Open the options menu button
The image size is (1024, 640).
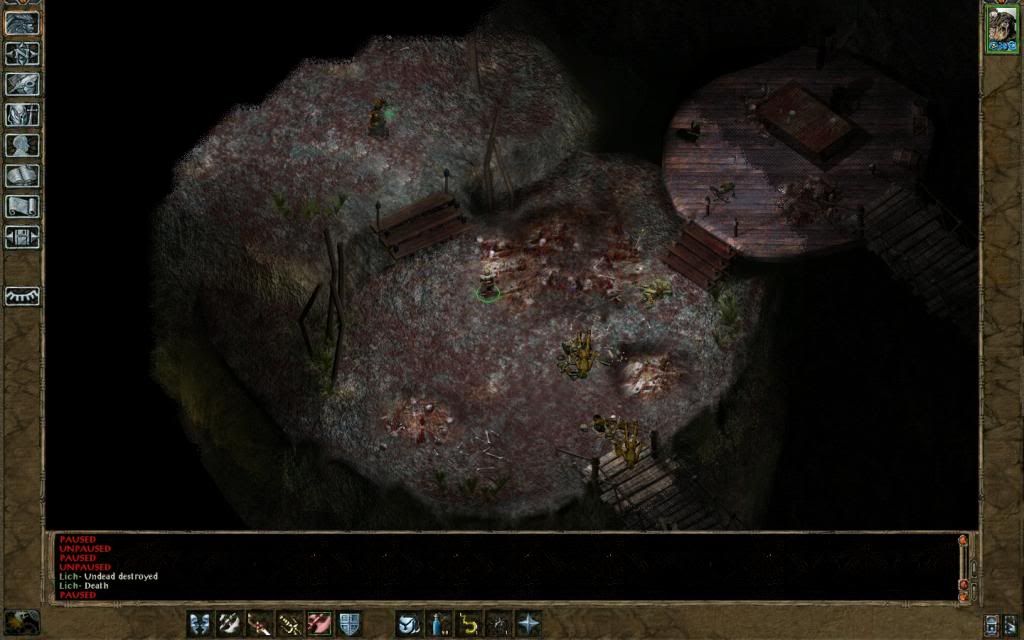(x=22, y=237)
